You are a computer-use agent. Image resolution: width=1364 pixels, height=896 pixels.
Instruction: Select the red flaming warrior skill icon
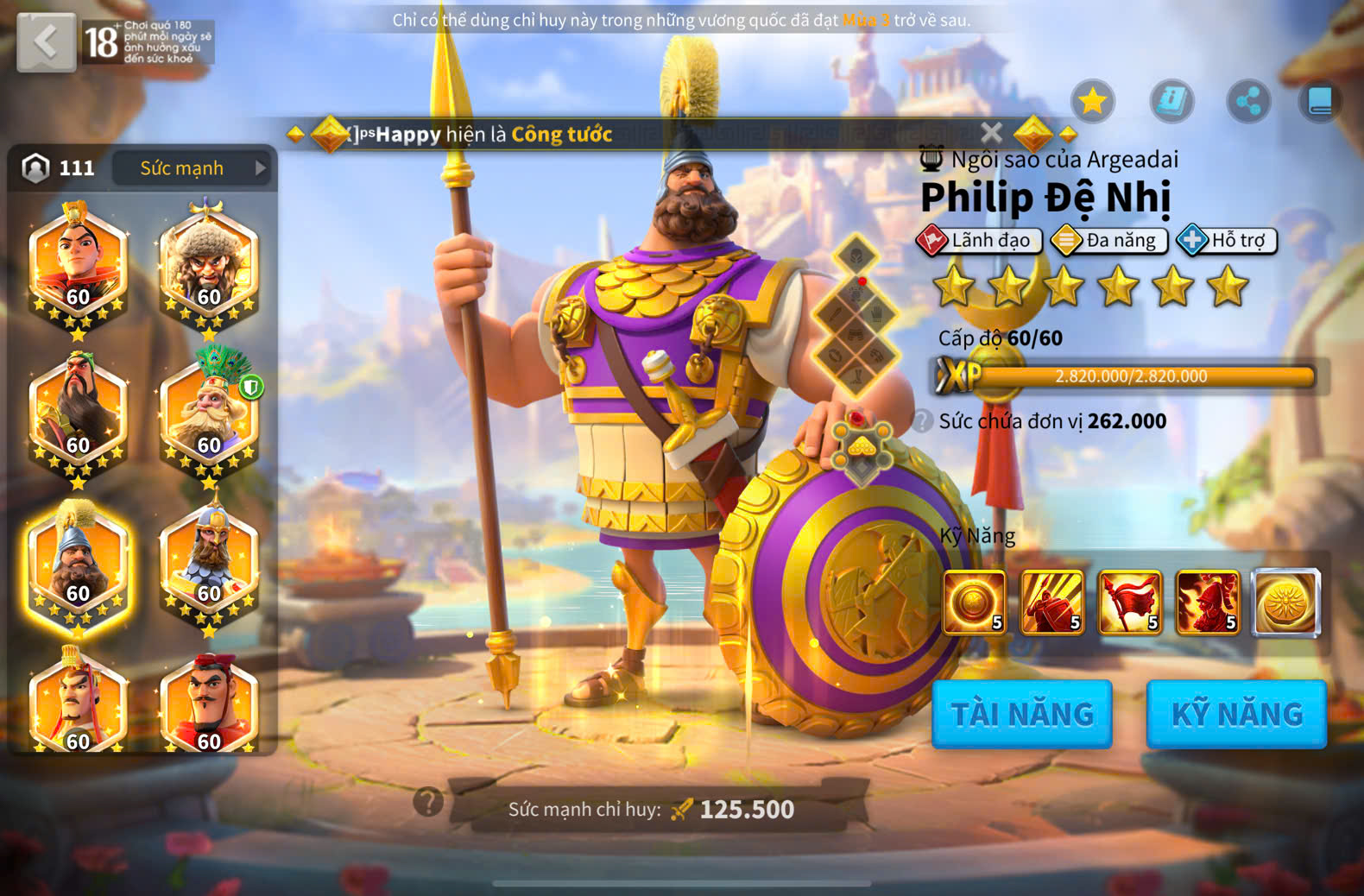[1208, 602]
